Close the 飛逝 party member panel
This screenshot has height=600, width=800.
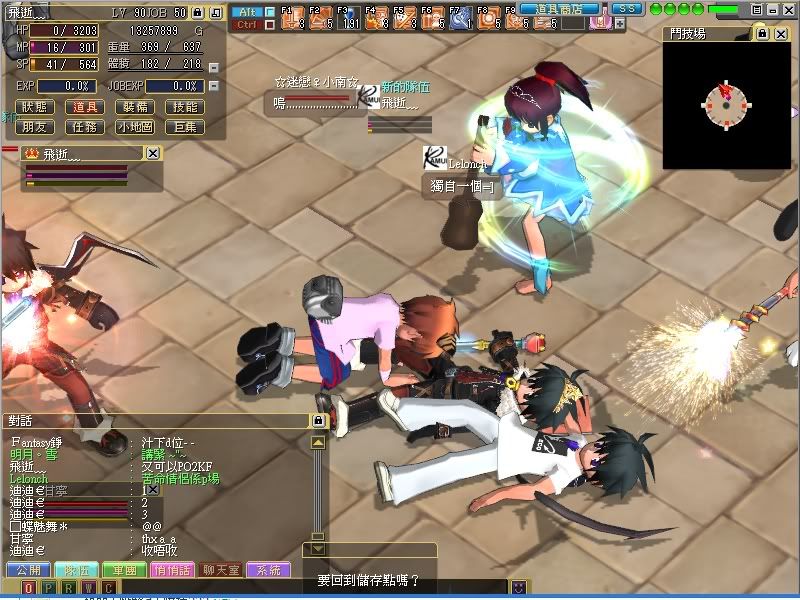[153, 153]
